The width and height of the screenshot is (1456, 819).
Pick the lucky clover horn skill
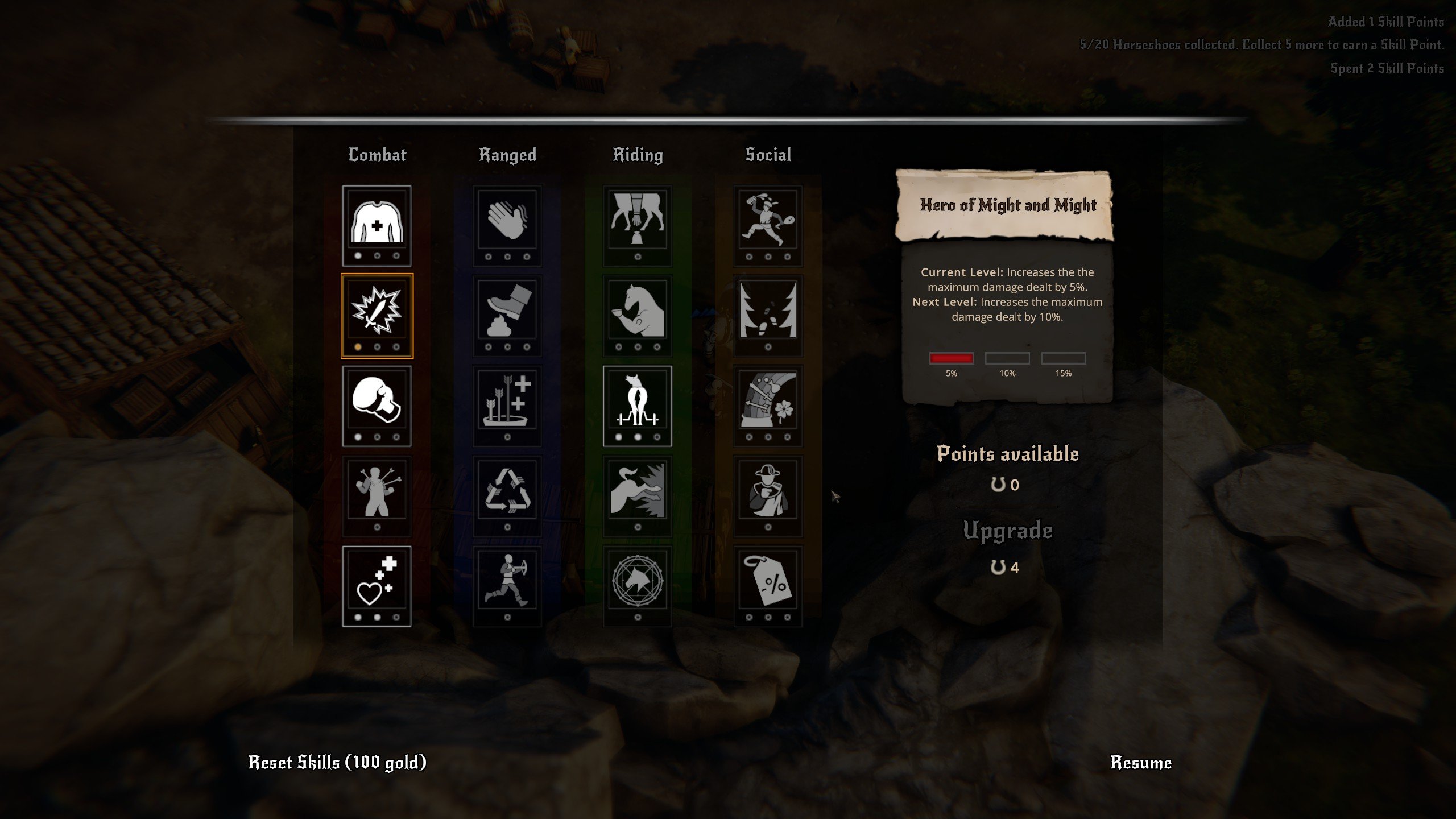768,401
